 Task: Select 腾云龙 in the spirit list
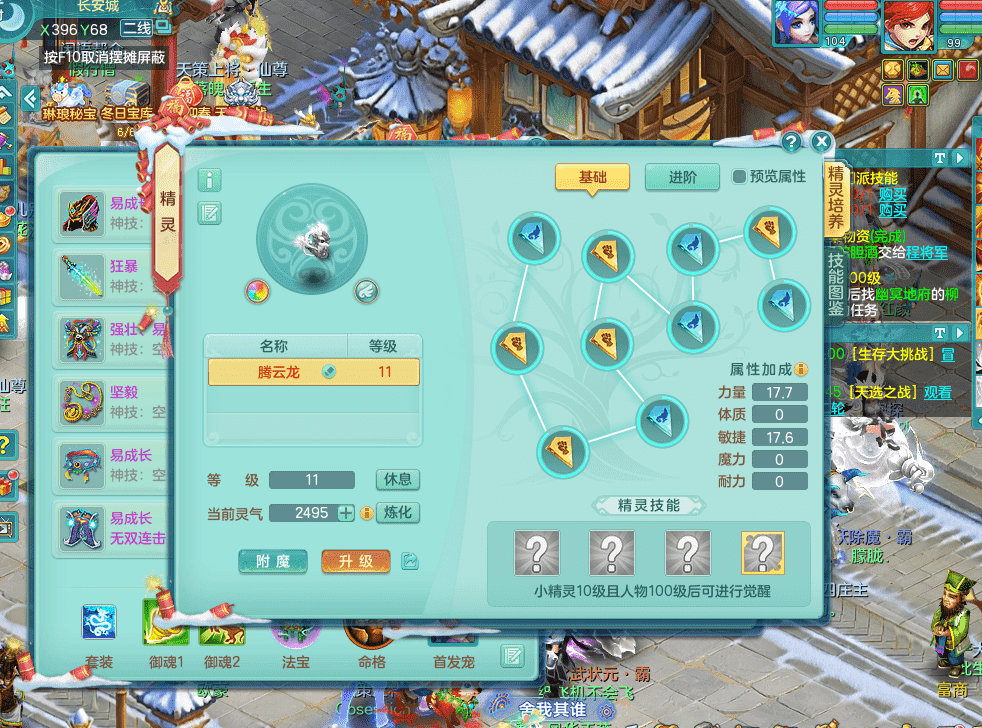313,372
